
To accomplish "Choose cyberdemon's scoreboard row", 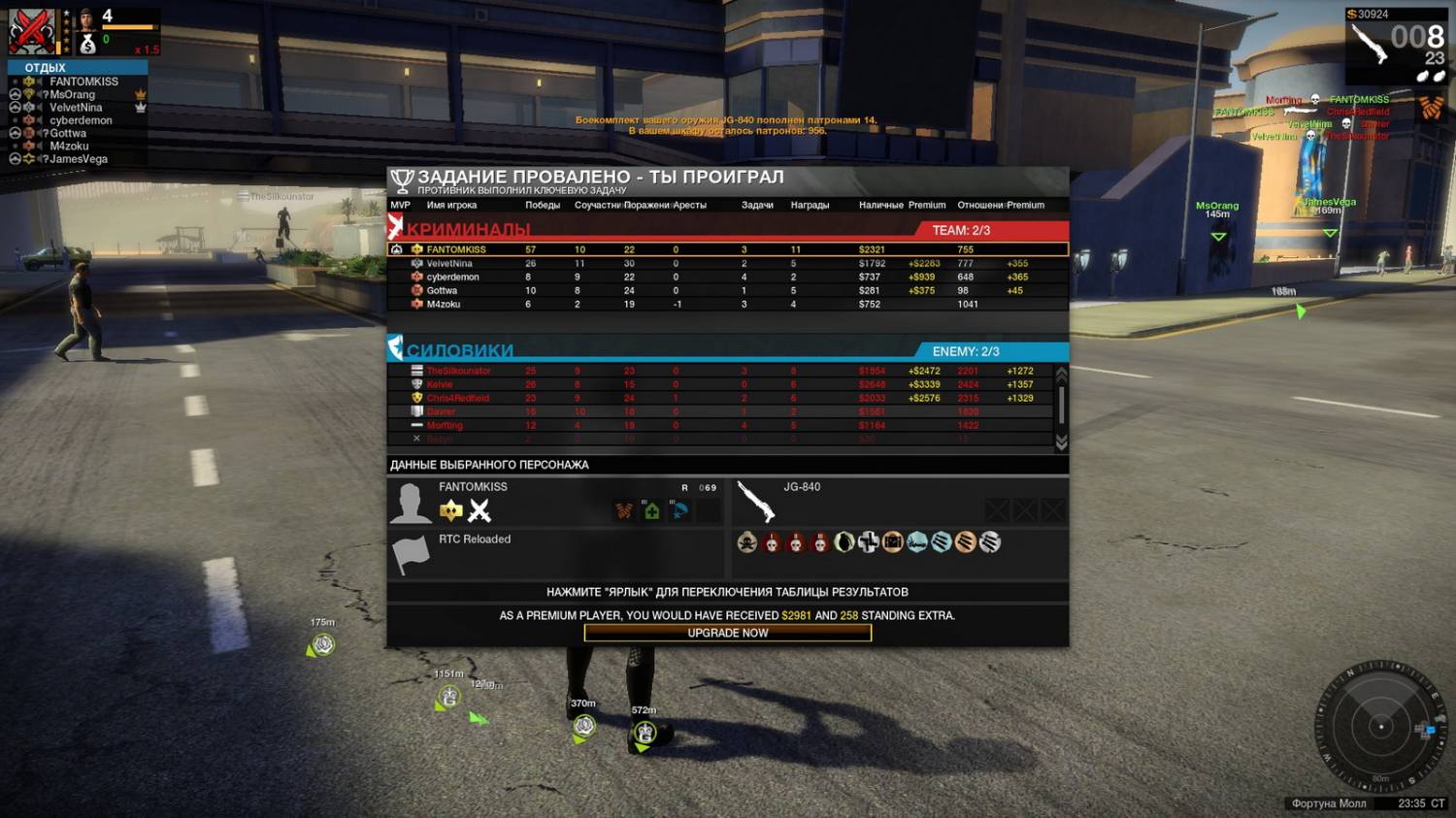I will [452, 277].
